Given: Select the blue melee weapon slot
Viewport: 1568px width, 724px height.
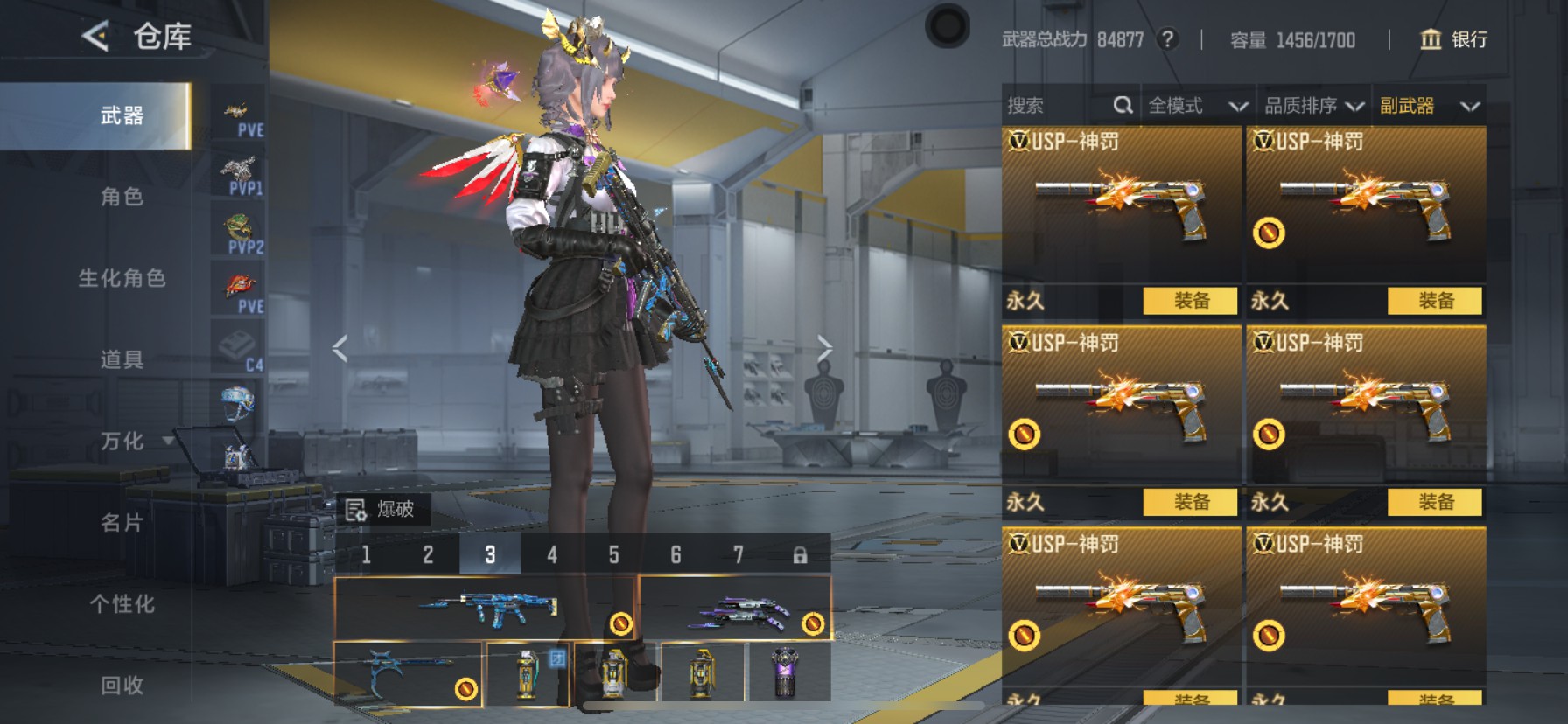Looking at the screenshot, I should [408, 673].
